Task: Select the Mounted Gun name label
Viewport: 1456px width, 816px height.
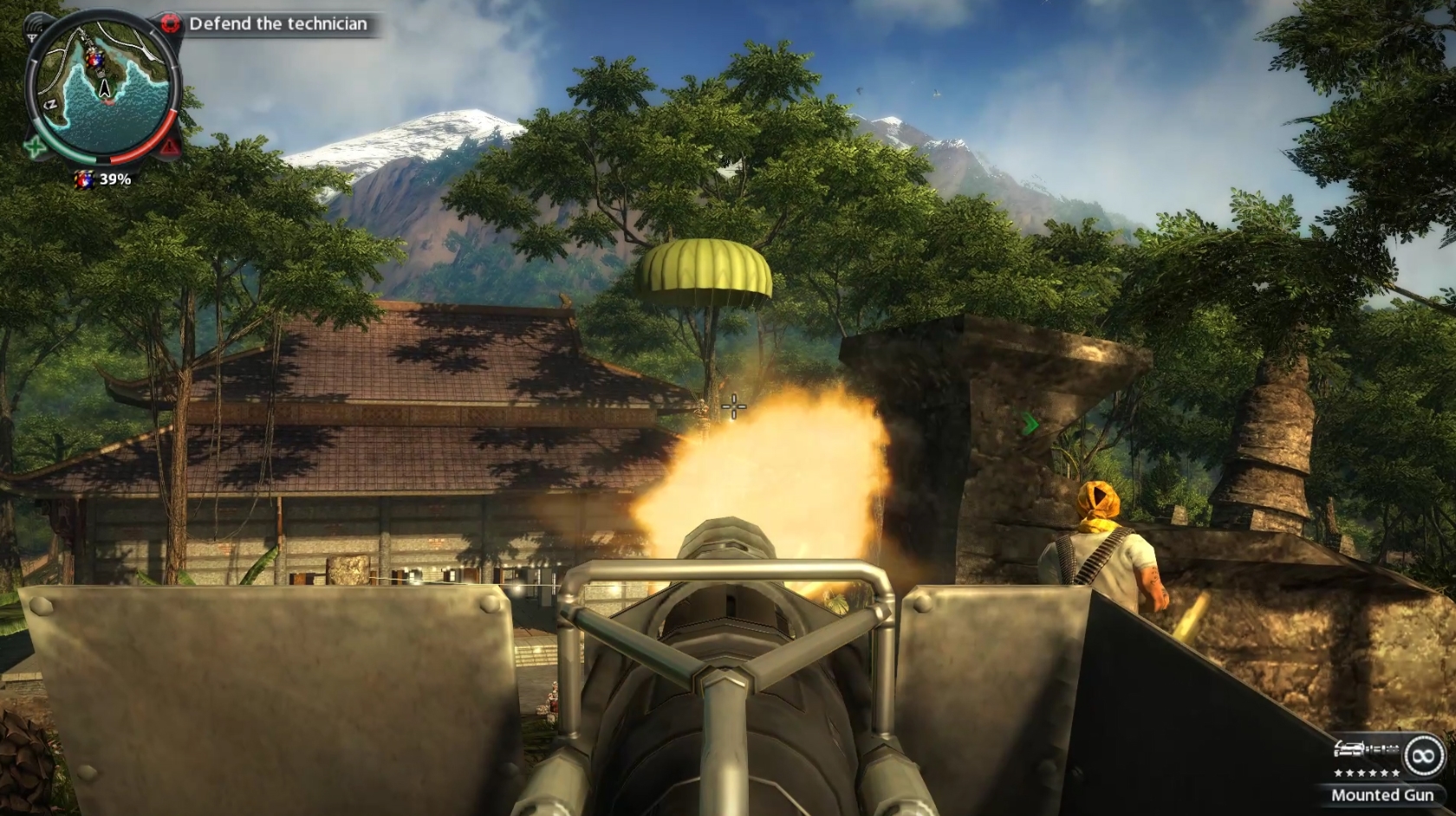Action: pos(1384,794)
